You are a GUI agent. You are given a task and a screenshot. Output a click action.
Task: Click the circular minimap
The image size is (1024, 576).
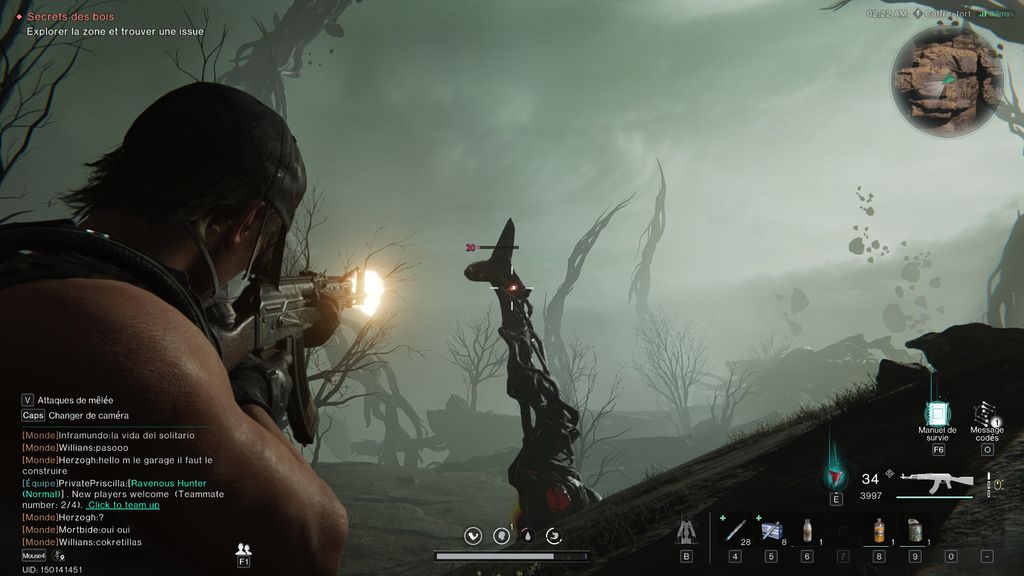947,81
